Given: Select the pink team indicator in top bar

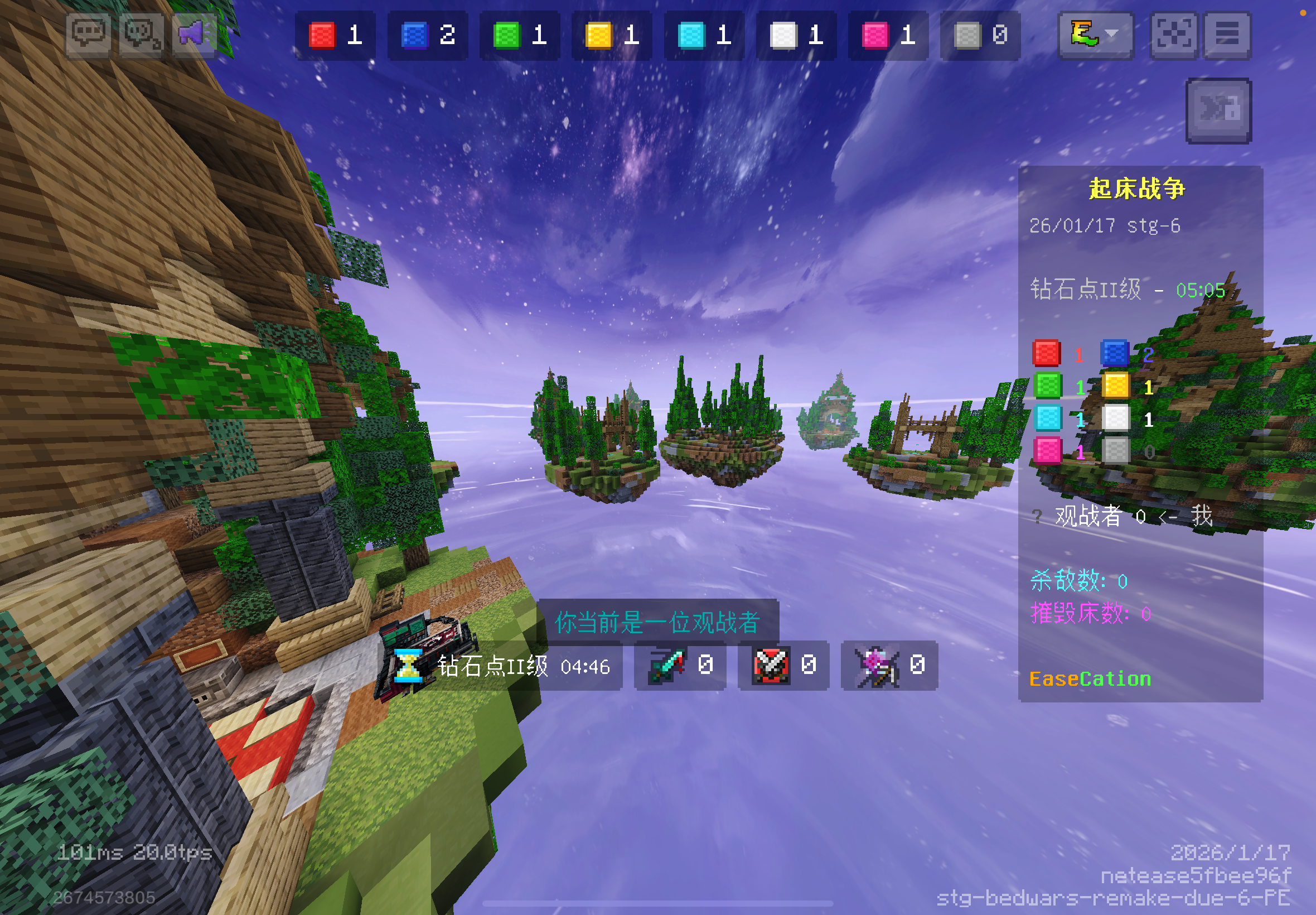Looking at the screenshot, I should click(888, 36).
